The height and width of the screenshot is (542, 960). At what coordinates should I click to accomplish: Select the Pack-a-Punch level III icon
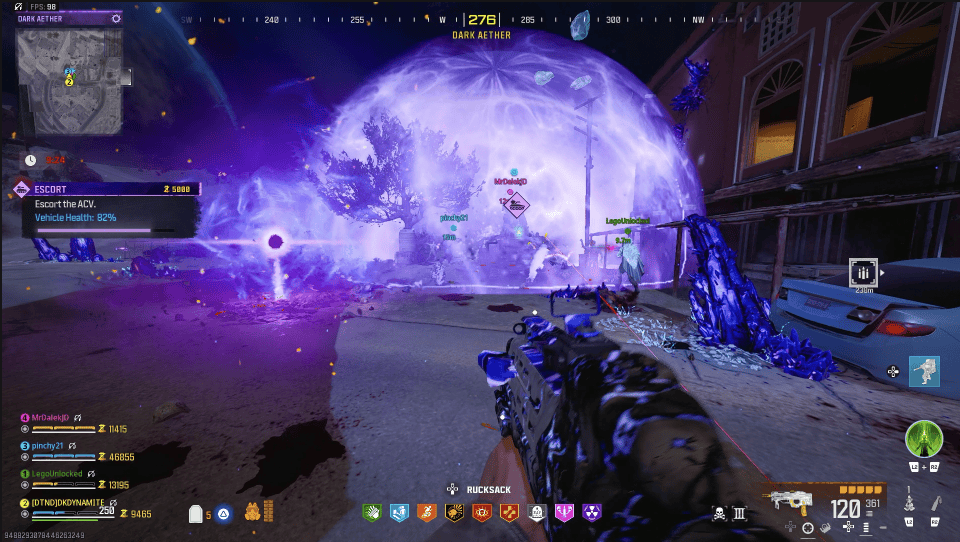point(740,514)
